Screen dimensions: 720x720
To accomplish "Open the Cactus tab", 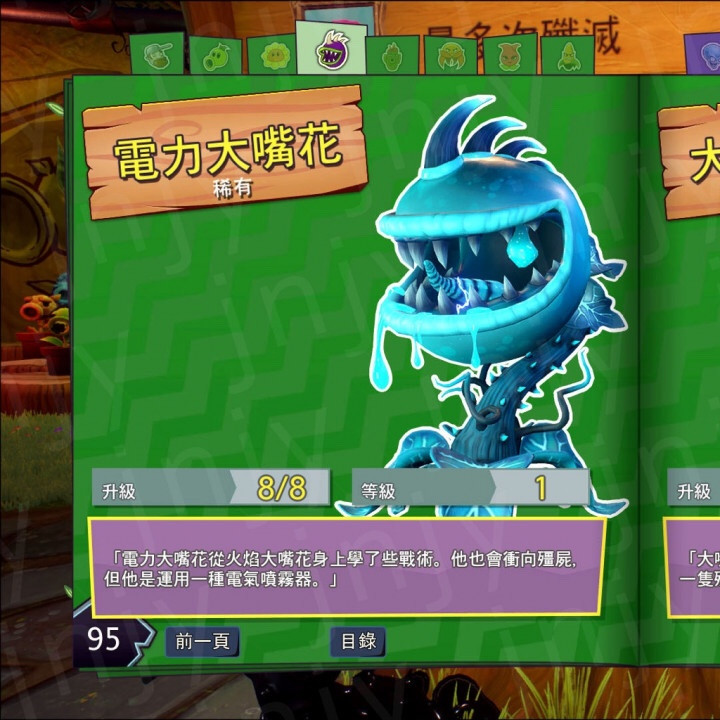I will (x=391, y=56).
